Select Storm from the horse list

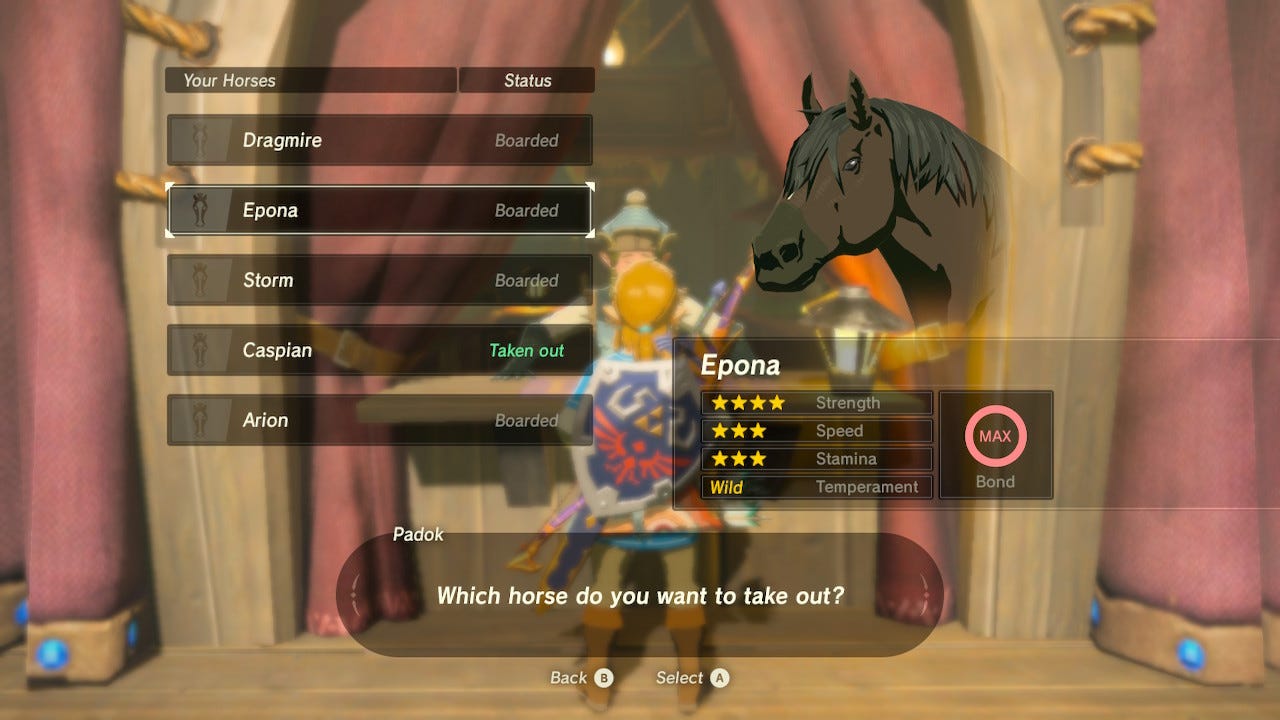coord(380,280)
